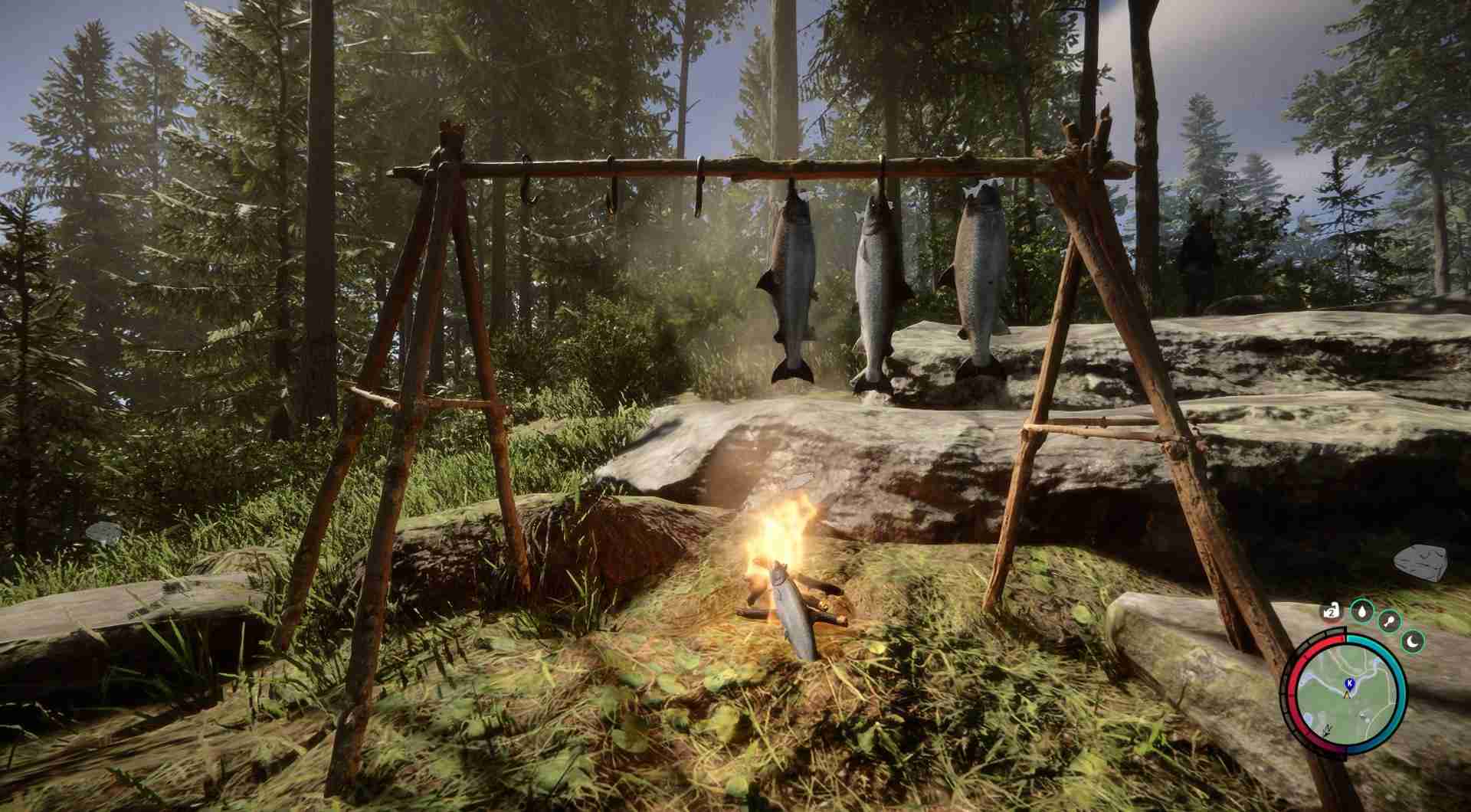The width and height of the screenshot is (1471, 812).
Task: Click the strength level 2 arm icon
Action: [1332, 611]
